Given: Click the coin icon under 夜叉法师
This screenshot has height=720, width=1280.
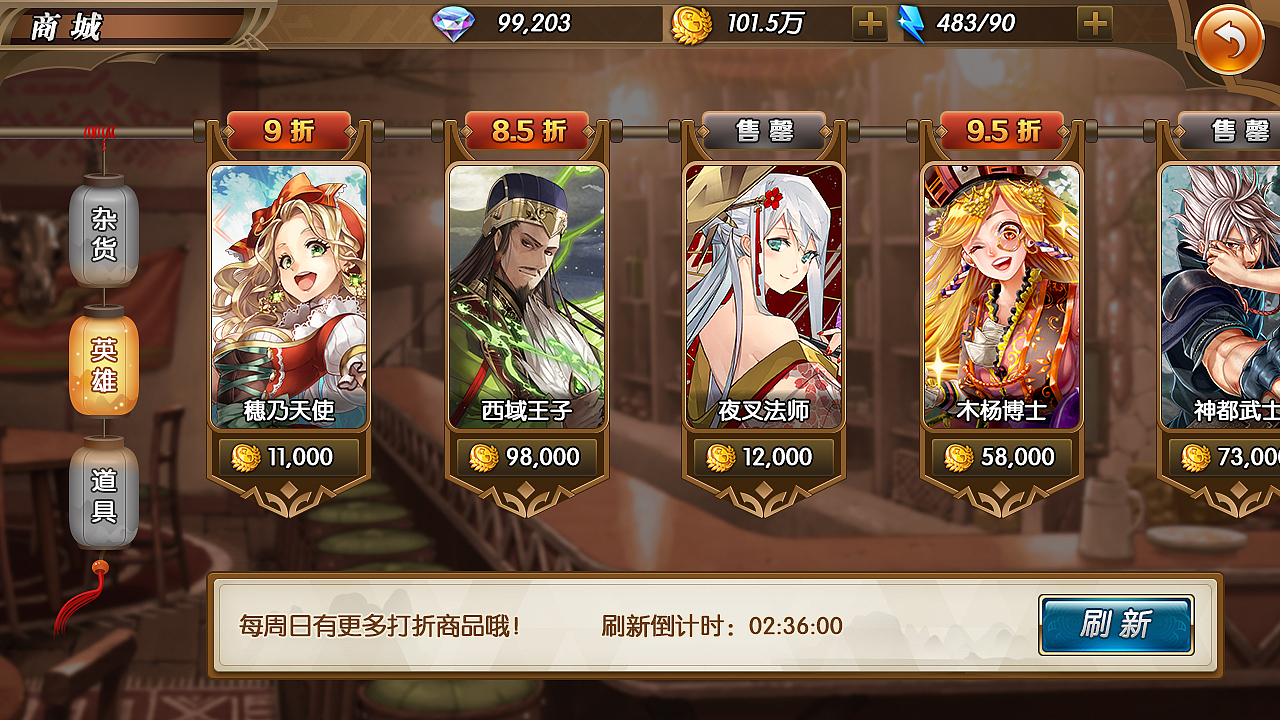Looking at the screenshot, I should 720,457.
